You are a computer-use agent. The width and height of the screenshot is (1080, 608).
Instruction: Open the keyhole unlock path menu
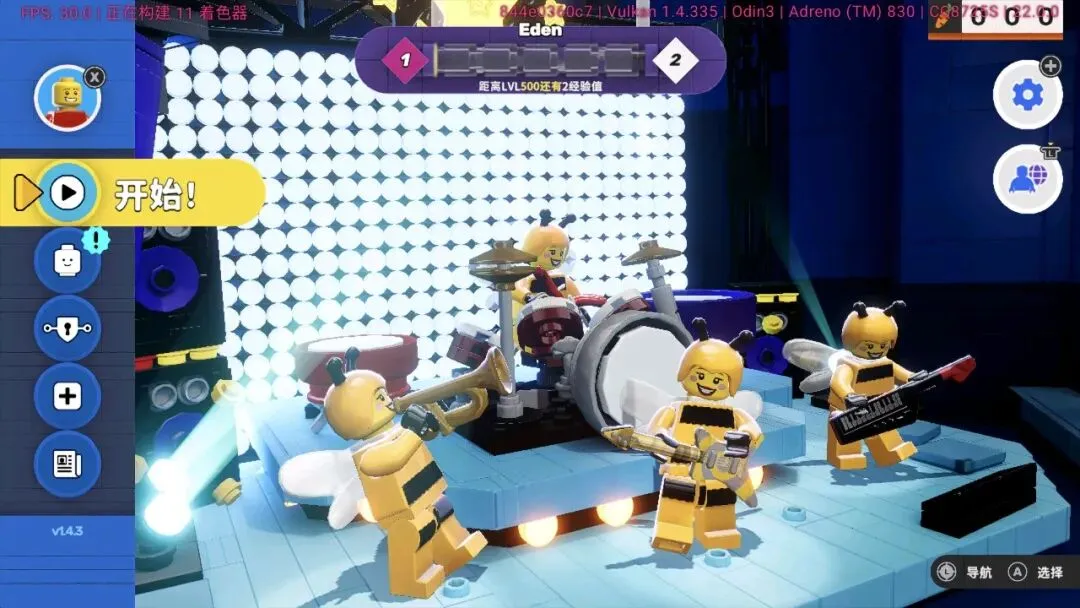(67, 328)
